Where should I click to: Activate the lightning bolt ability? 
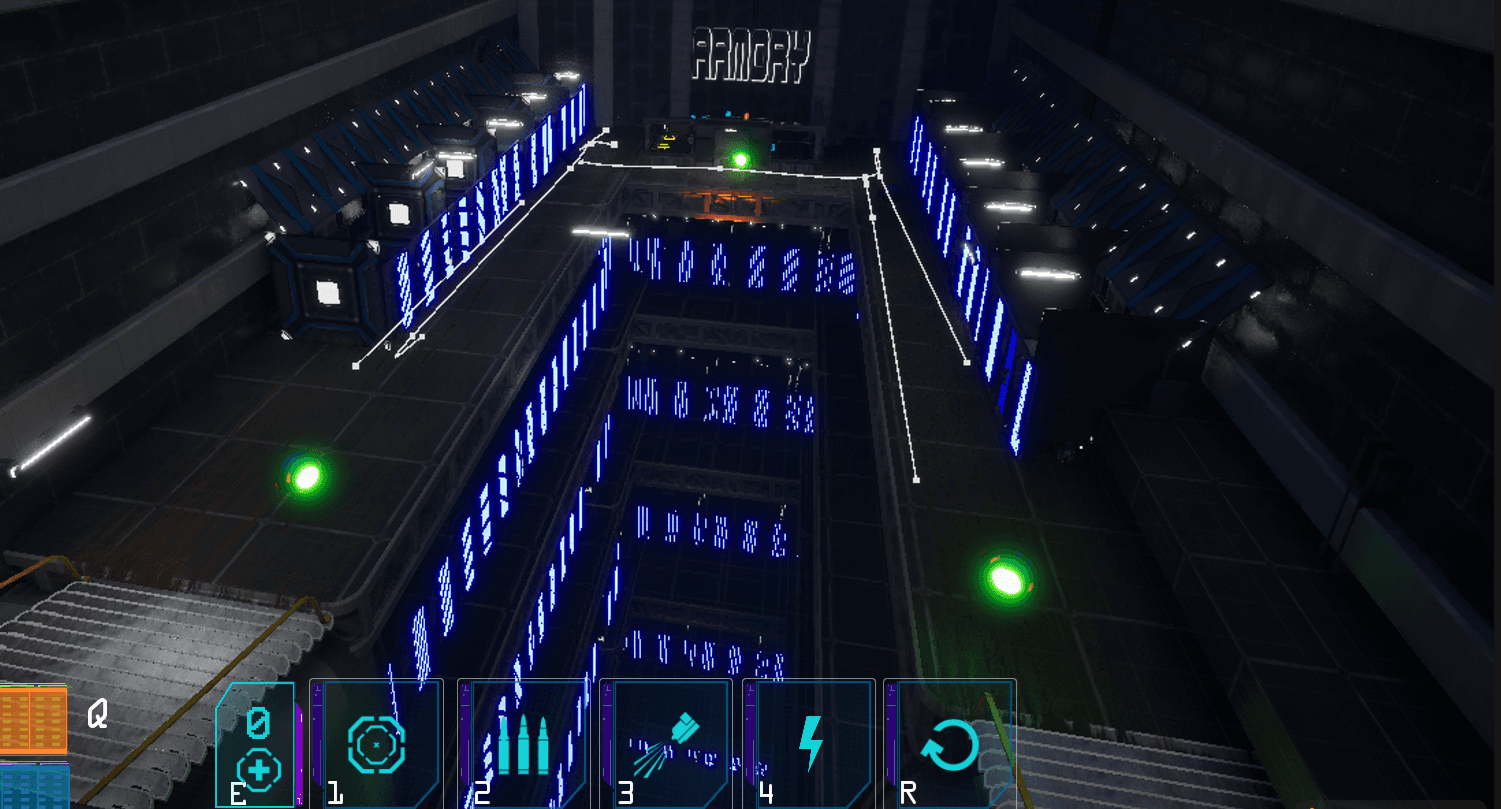pyautogui.click(x=810, y=743)
